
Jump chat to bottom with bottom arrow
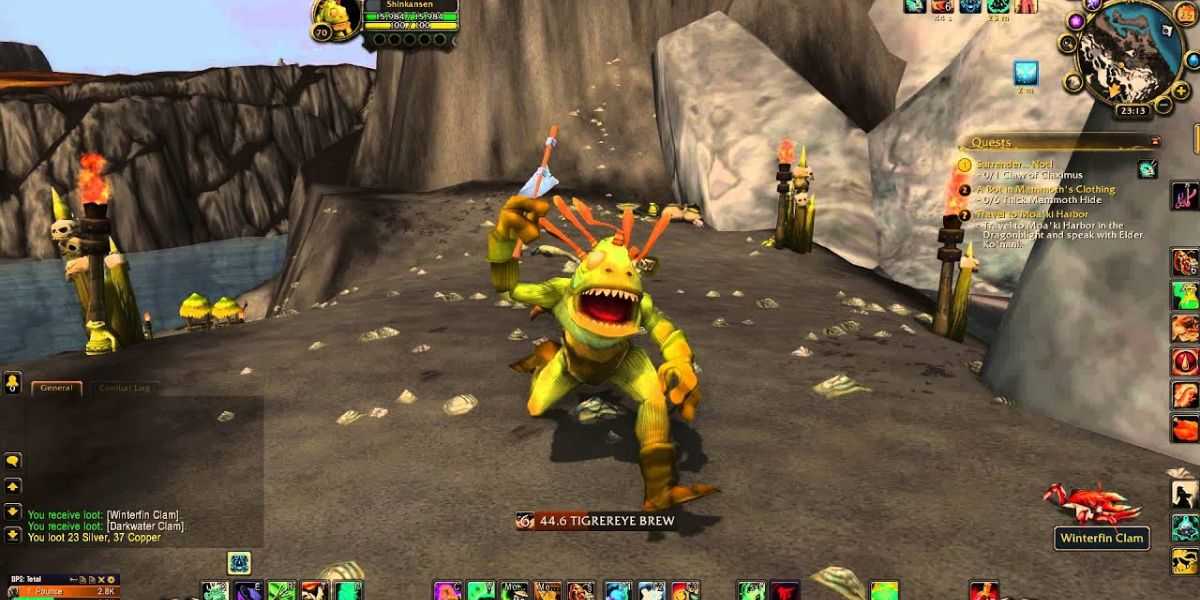point(13,535)
